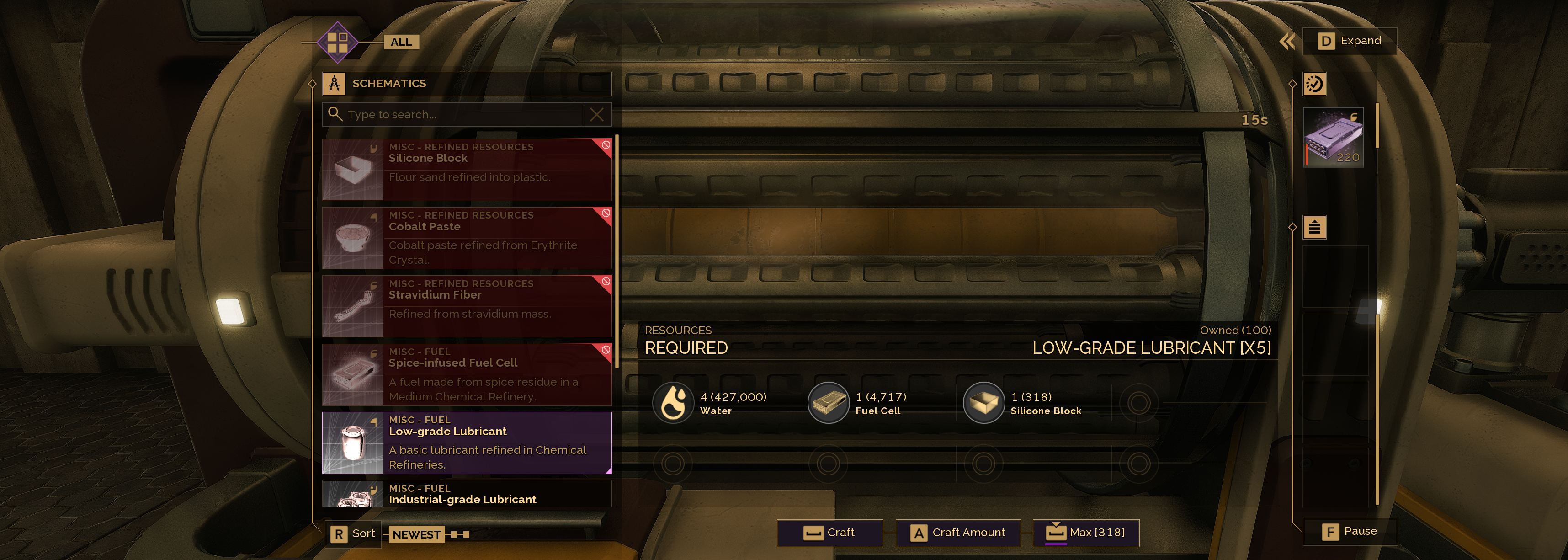
Task: Clear the search with the X button
Action: pos(596,114)
